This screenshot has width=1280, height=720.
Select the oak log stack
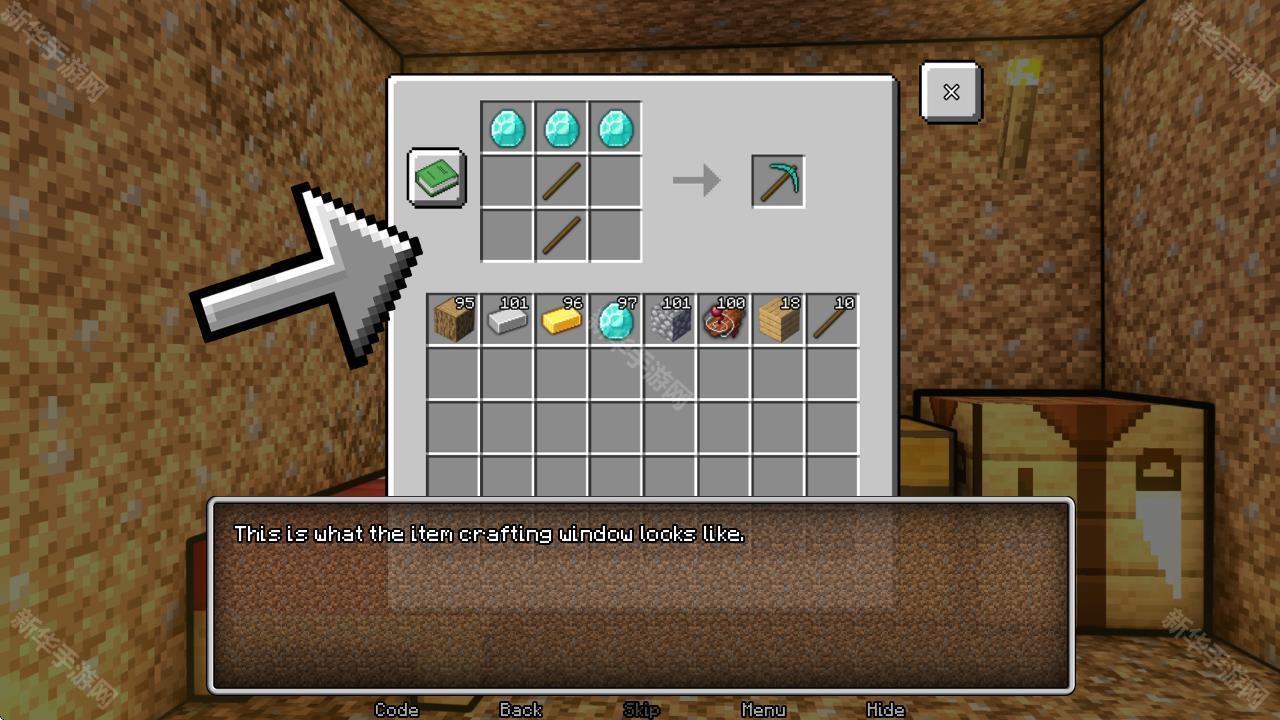451,319
